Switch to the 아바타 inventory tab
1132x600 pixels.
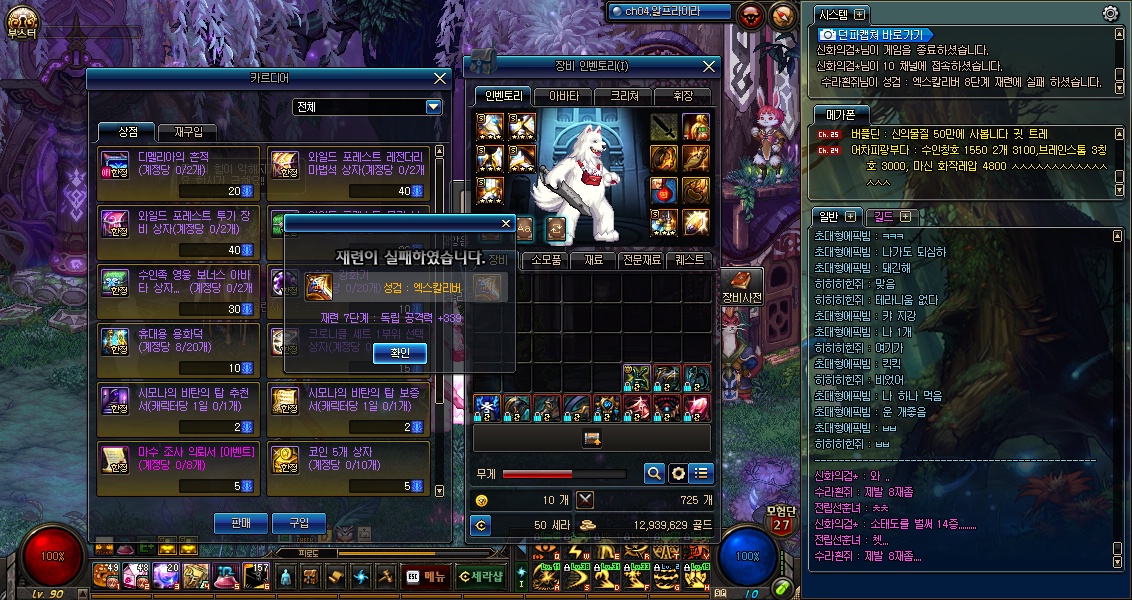coord(563,96)
